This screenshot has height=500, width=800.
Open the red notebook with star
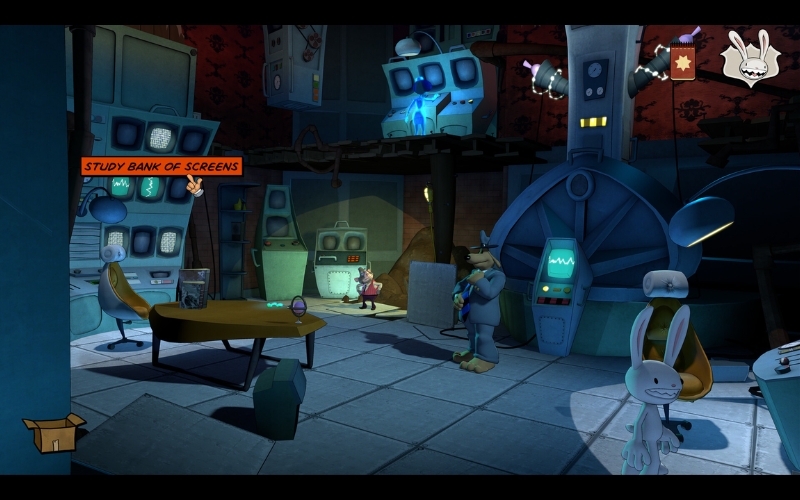tap(683, 60)
